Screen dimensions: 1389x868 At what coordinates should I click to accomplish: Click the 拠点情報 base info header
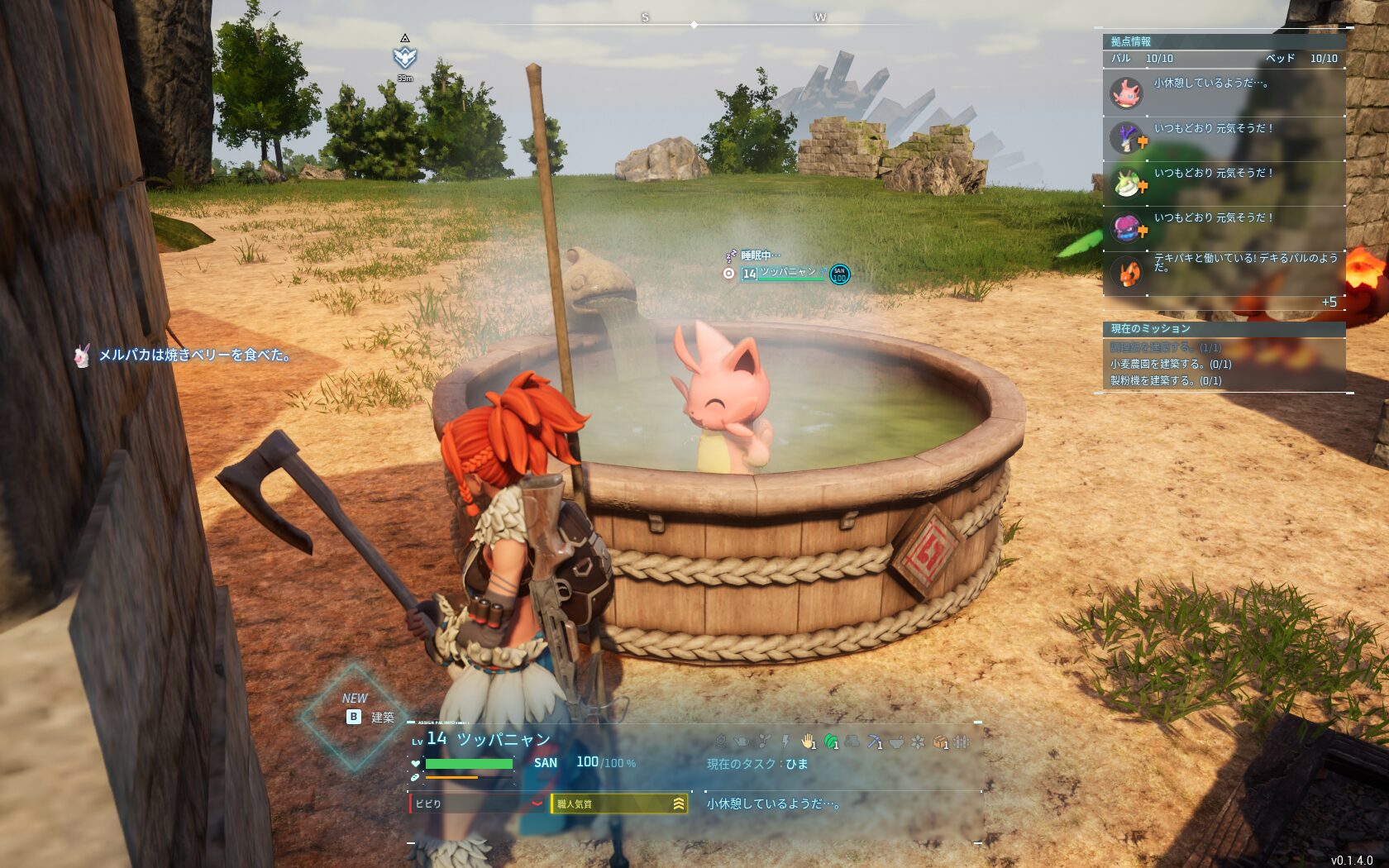[x=1131, y=41]
